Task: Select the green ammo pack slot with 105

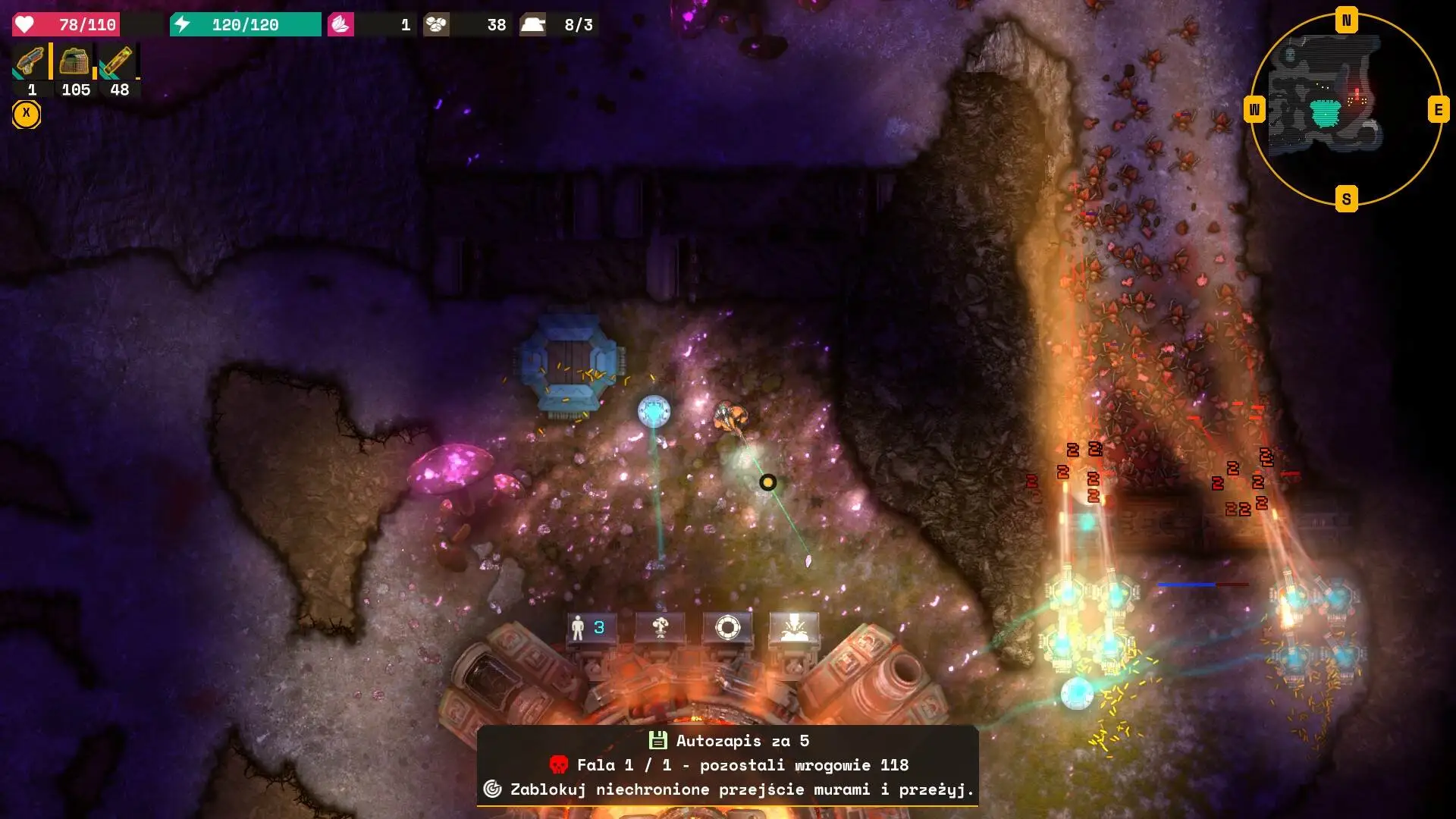Action: click(x=74, y=62)
